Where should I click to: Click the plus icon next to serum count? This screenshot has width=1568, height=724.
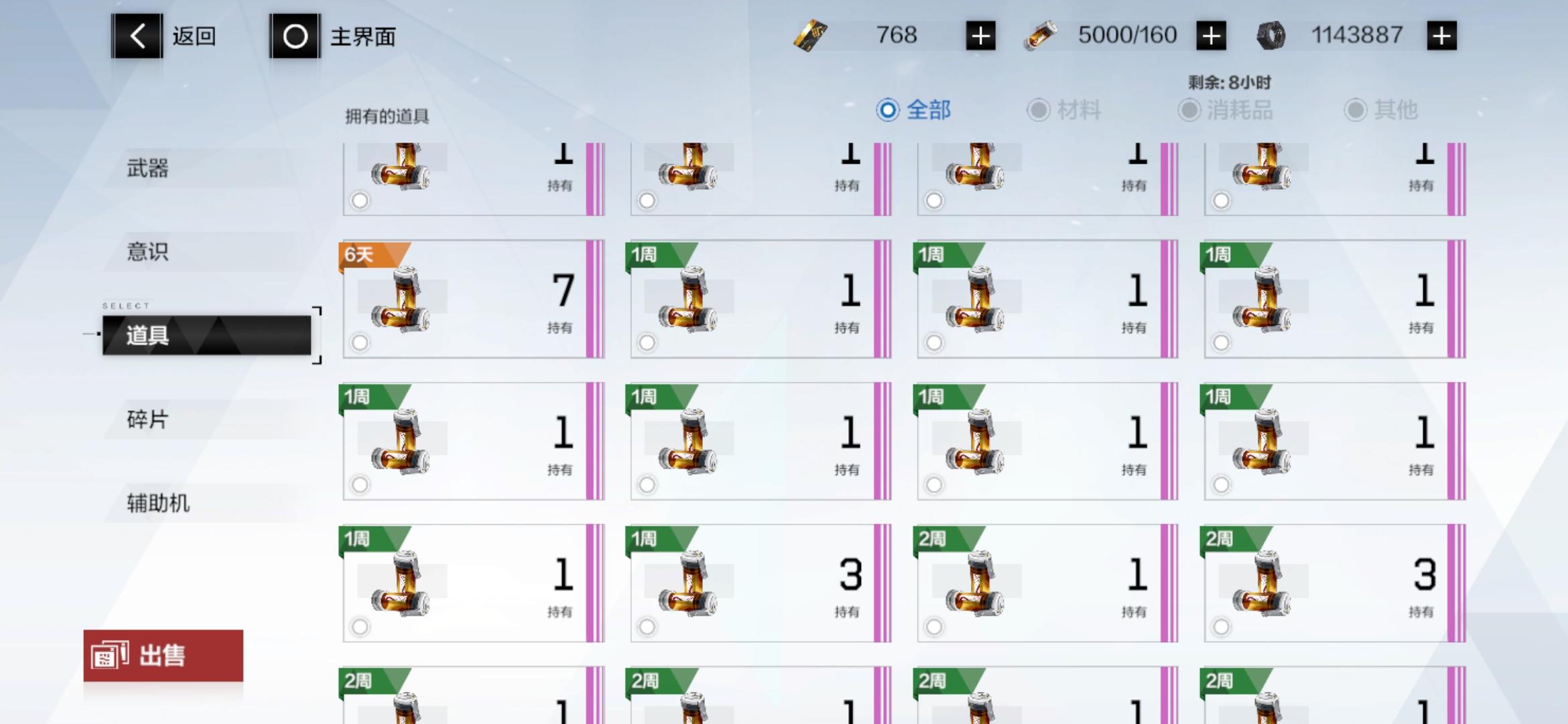pyautogui.click(x=1210, y=35)
